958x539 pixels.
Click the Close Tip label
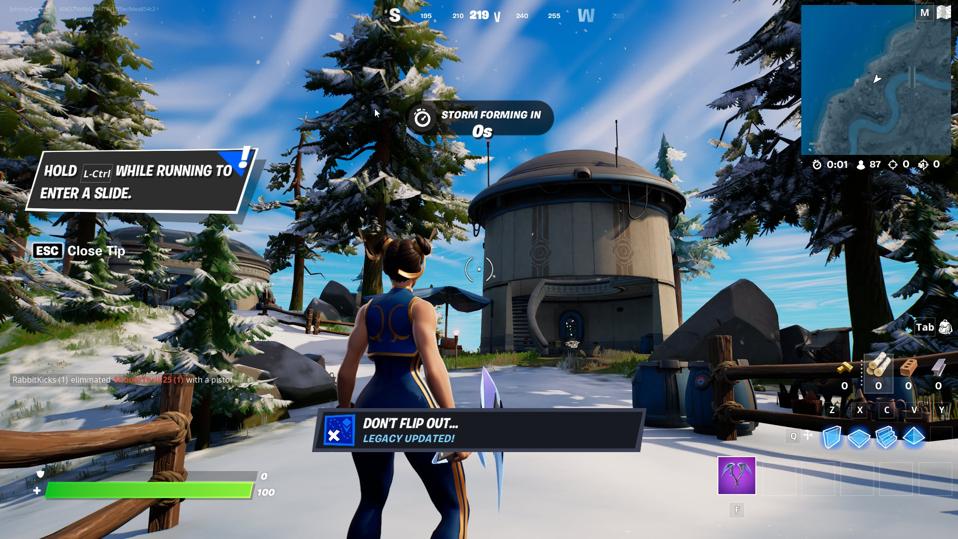coord(96,251)
